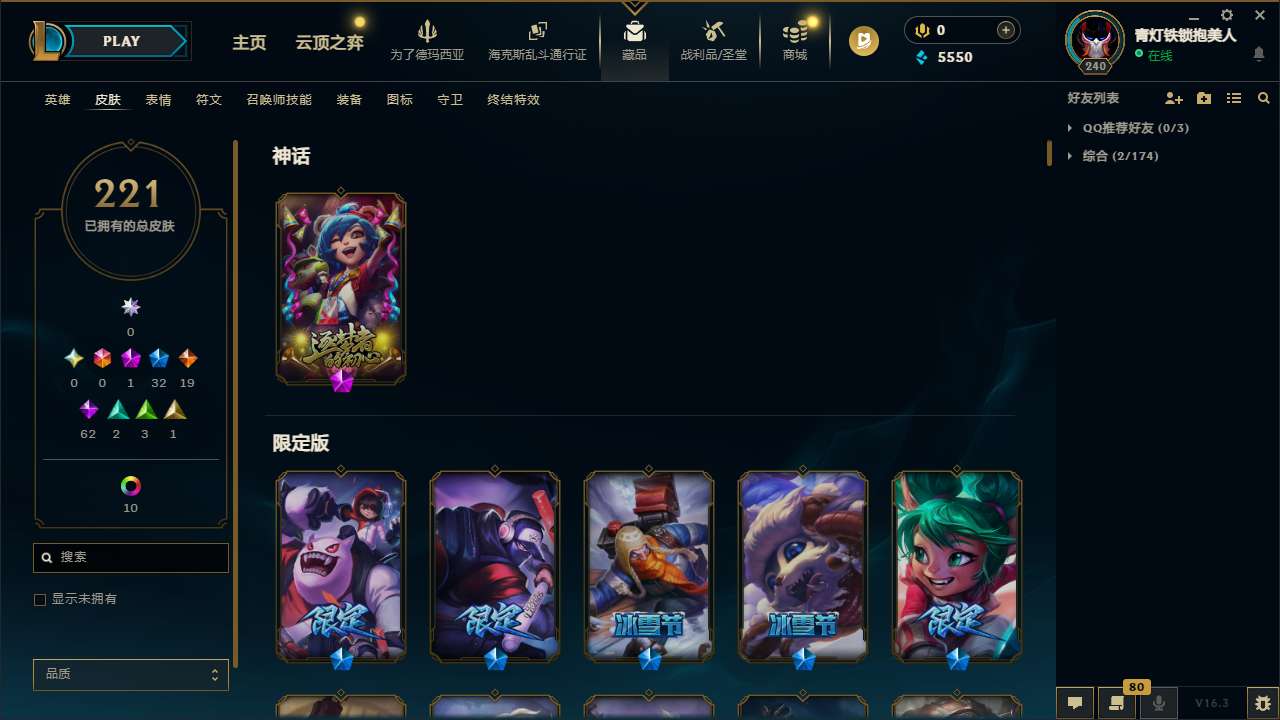Open the friend group creation folder icon
Image resolution: width=1280 pixels, height=720 pixels.
point(1204,98)
